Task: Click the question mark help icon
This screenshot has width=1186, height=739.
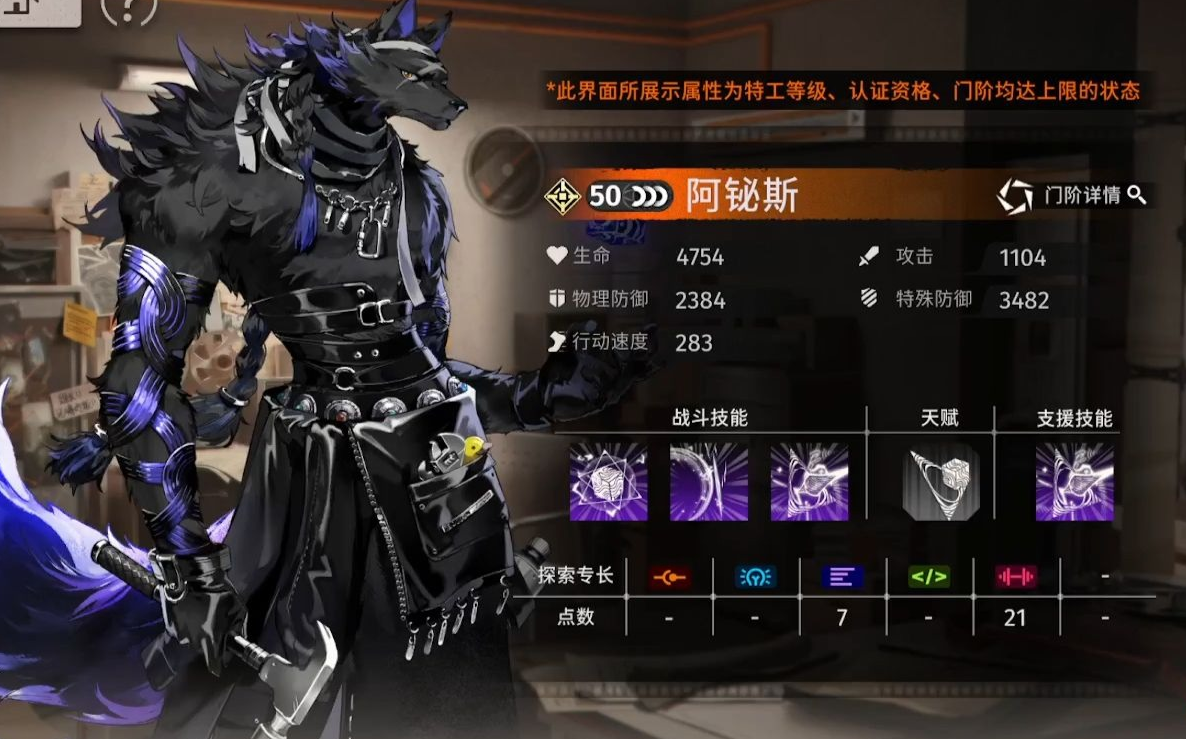Action: pyautogui.click(x=129, y=10)
